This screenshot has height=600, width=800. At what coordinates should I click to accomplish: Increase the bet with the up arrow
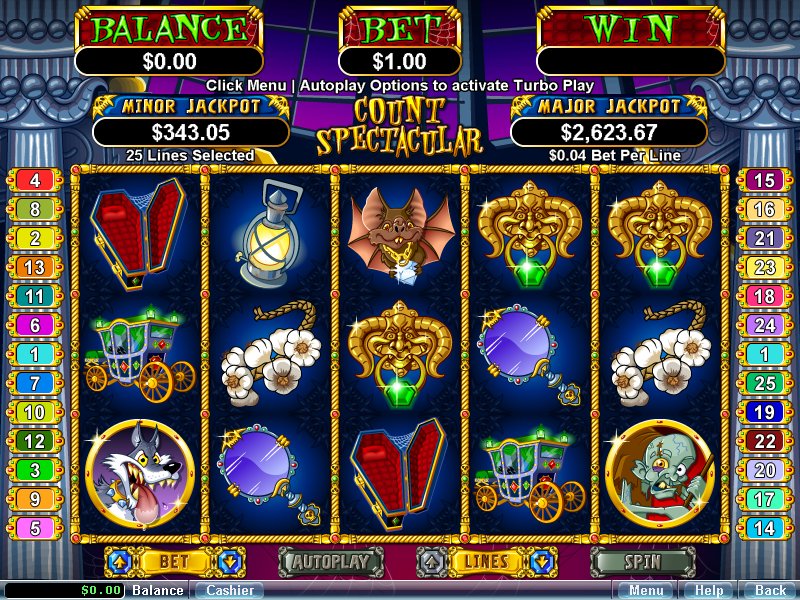116,562
